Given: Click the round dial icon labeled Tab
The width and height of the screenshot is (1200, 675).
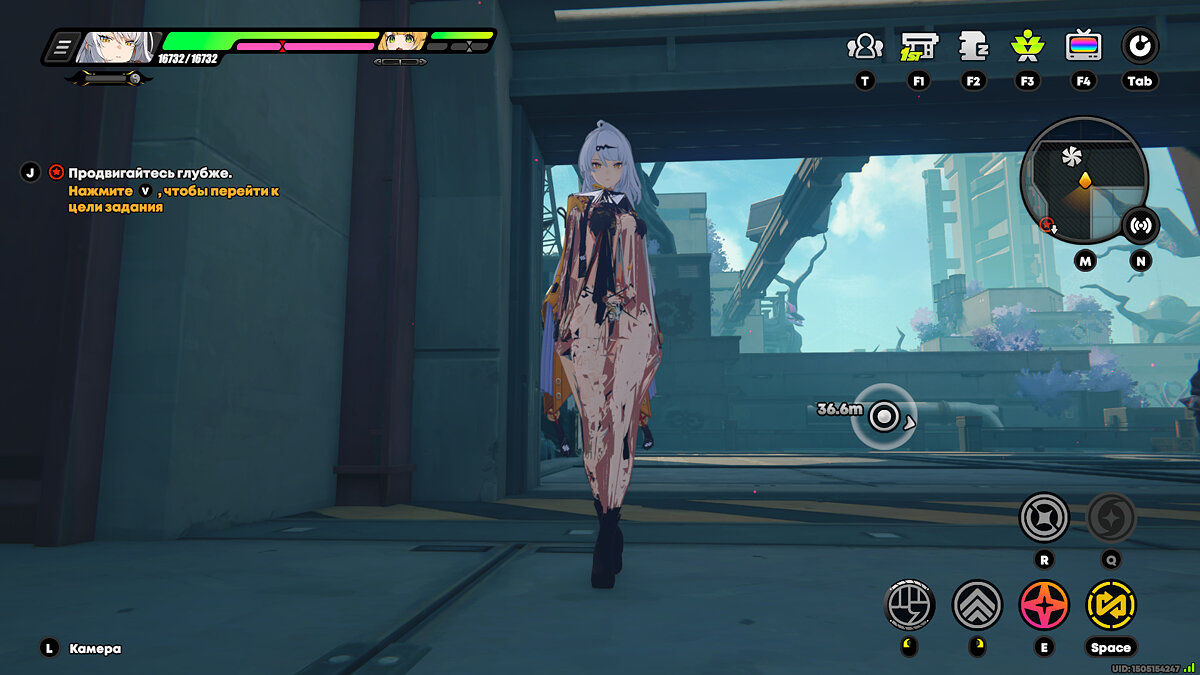Looking at the screenshot, I should point(1139,46).
